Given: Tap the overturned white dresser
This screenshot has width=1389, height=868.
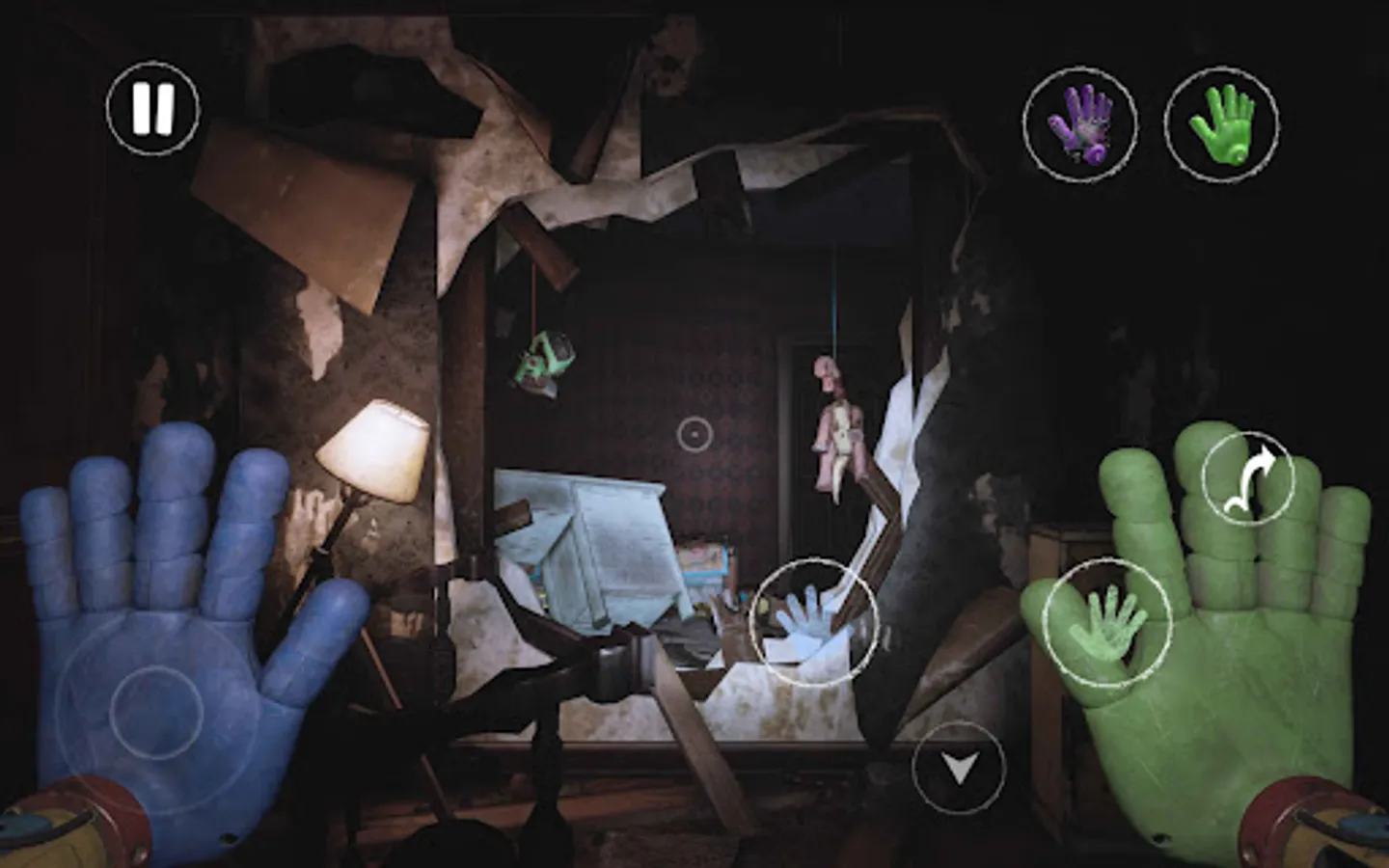Looking at the screenshot, I should (598, 550).
